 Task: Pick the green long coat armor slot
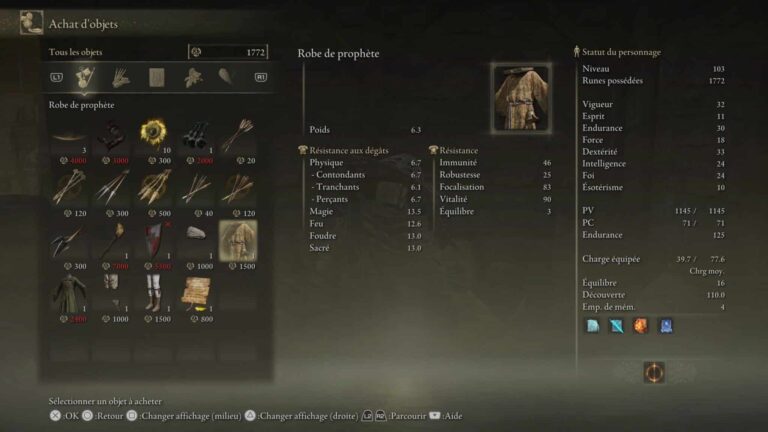68,295
